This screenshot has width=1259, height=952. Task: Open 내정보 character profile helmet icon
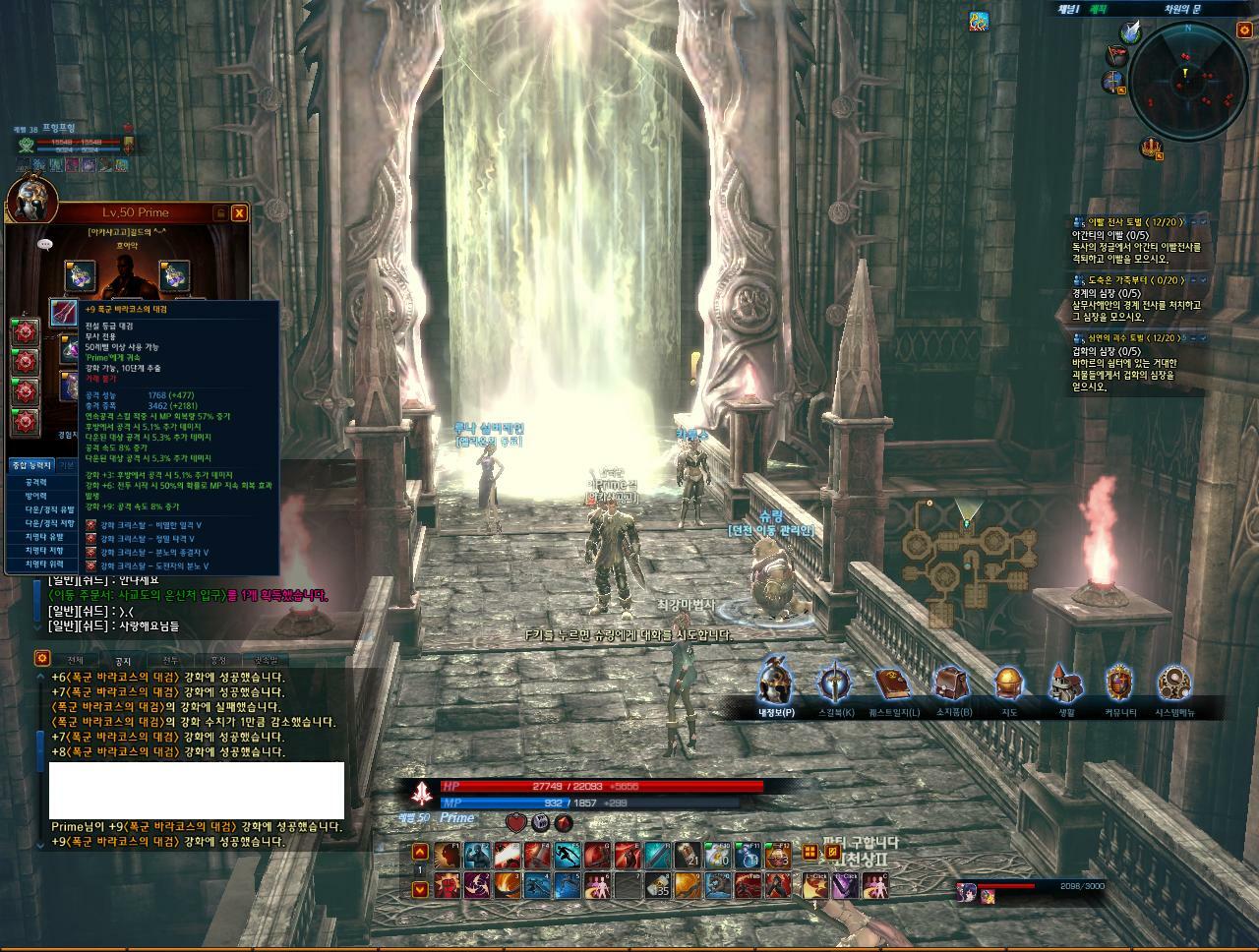[x=776, y=682]
